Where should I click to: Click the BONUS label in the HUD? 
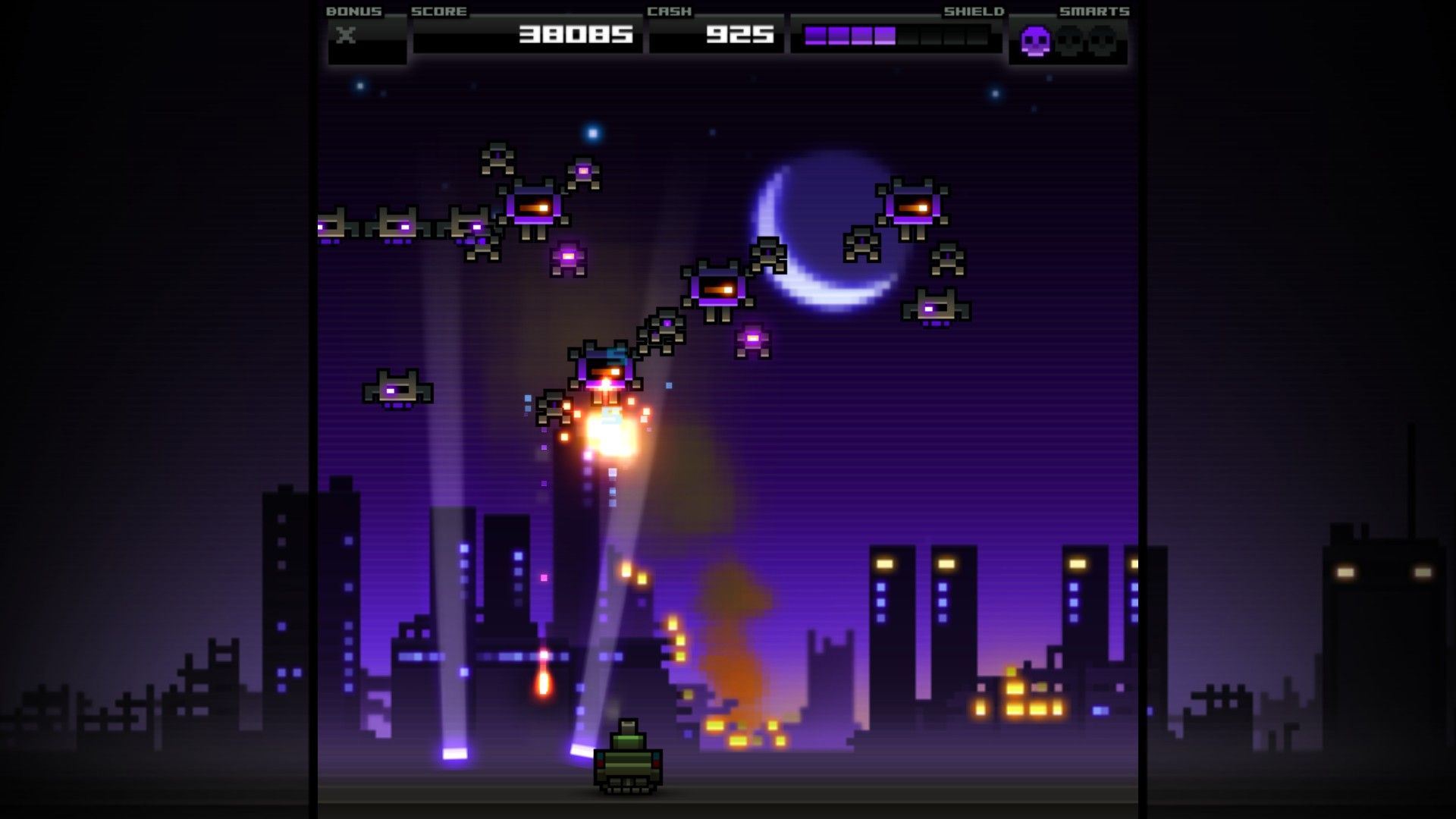(x=353, y=11)
